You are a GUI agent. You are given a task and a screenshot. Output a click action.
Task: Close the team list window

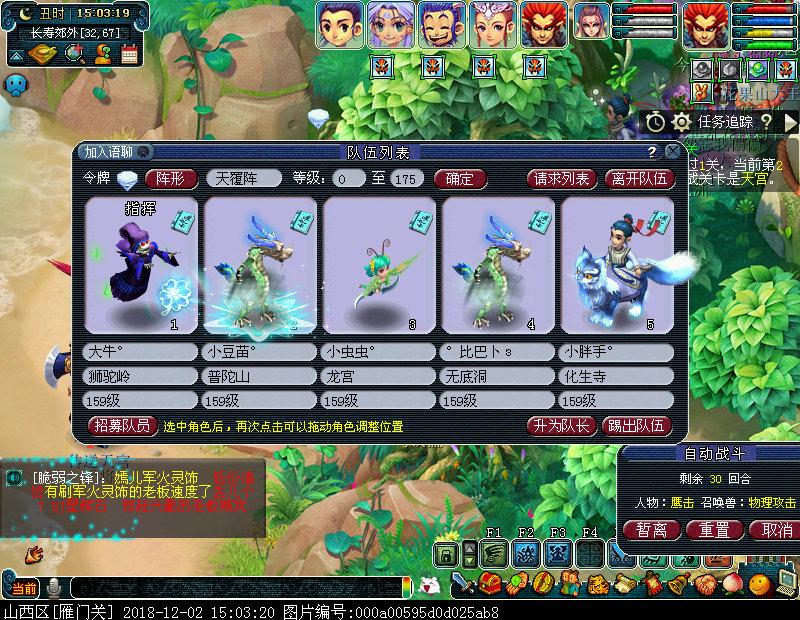672,152
